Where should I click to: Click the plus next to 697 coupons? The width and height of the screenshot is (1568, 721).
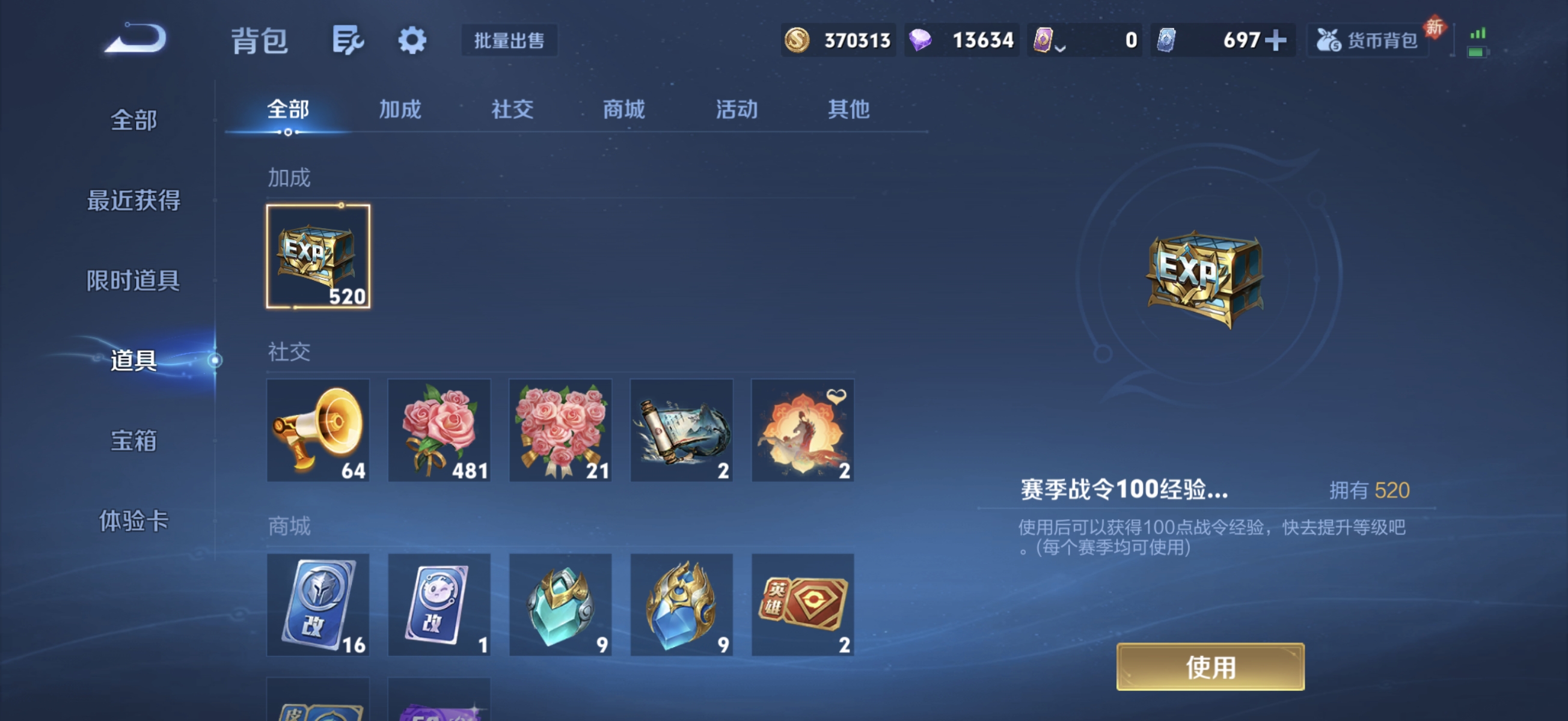coord(1276,39)
